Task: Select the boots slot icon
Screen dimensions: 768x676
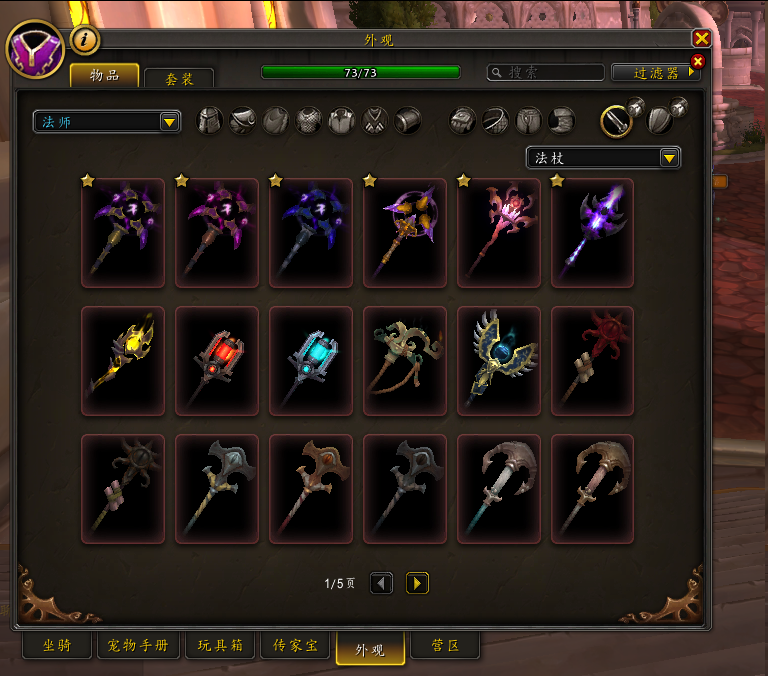Action: tap(561, 121)
